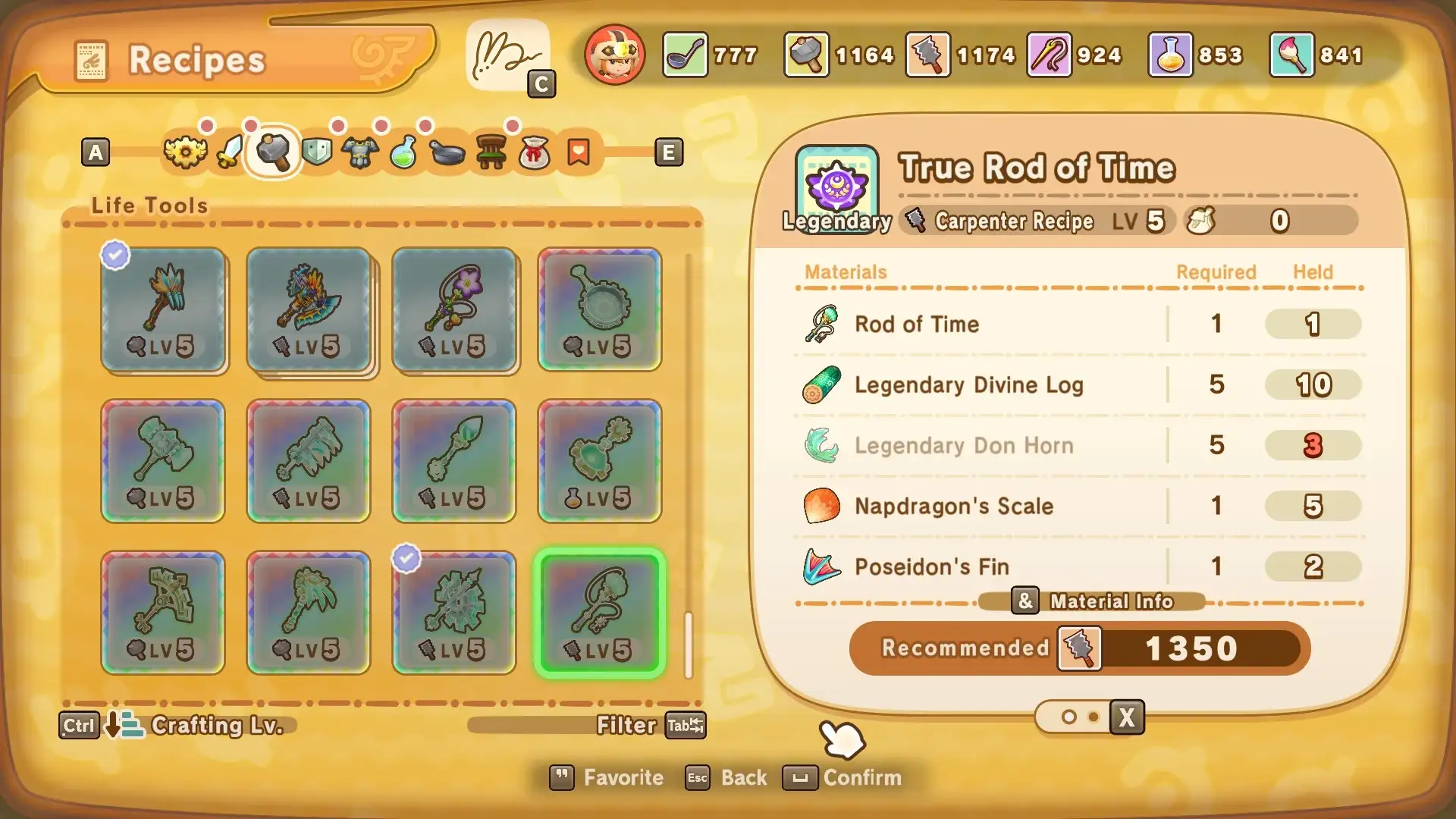
Task: Choose the purple flower fishing rod recipe
Action: pyautogui.click(x=454, y=309)
